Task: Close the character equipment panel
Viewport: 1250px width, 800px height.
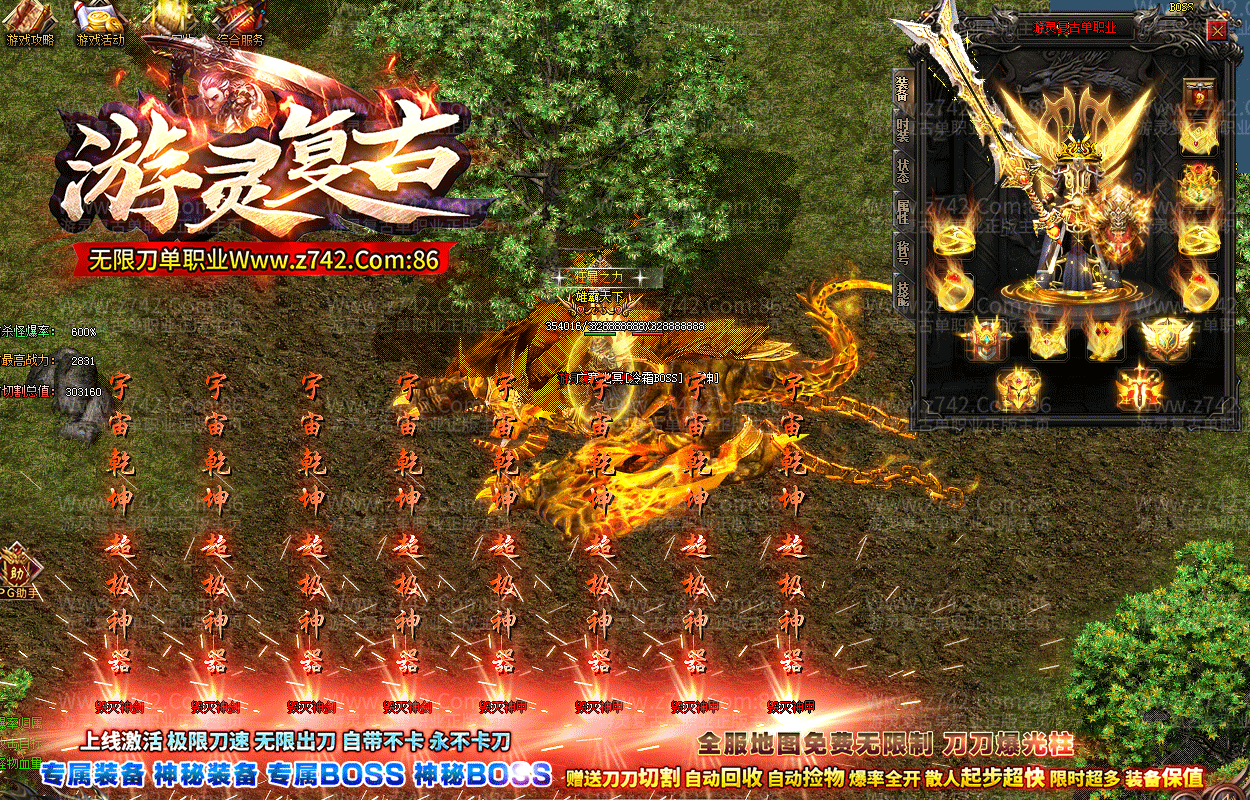Action: (x=1217, y=30)
